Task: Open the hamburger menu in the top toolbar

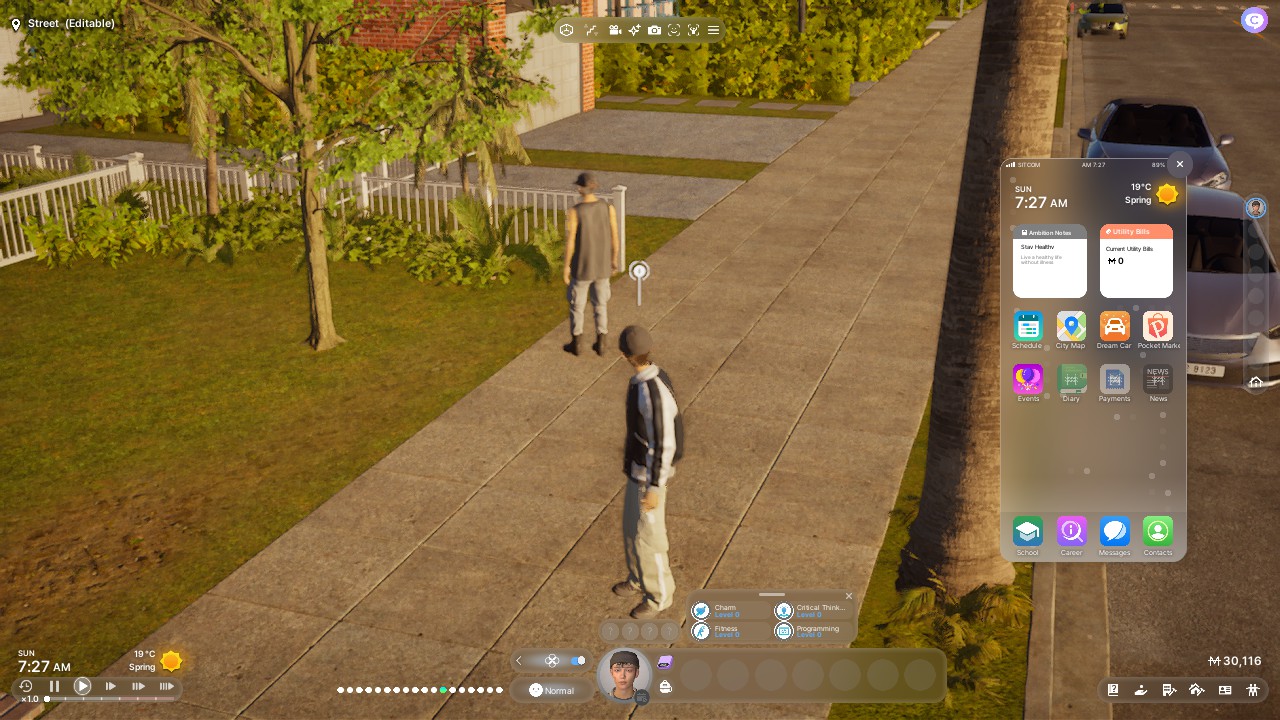Action: [x=713, y=31]
